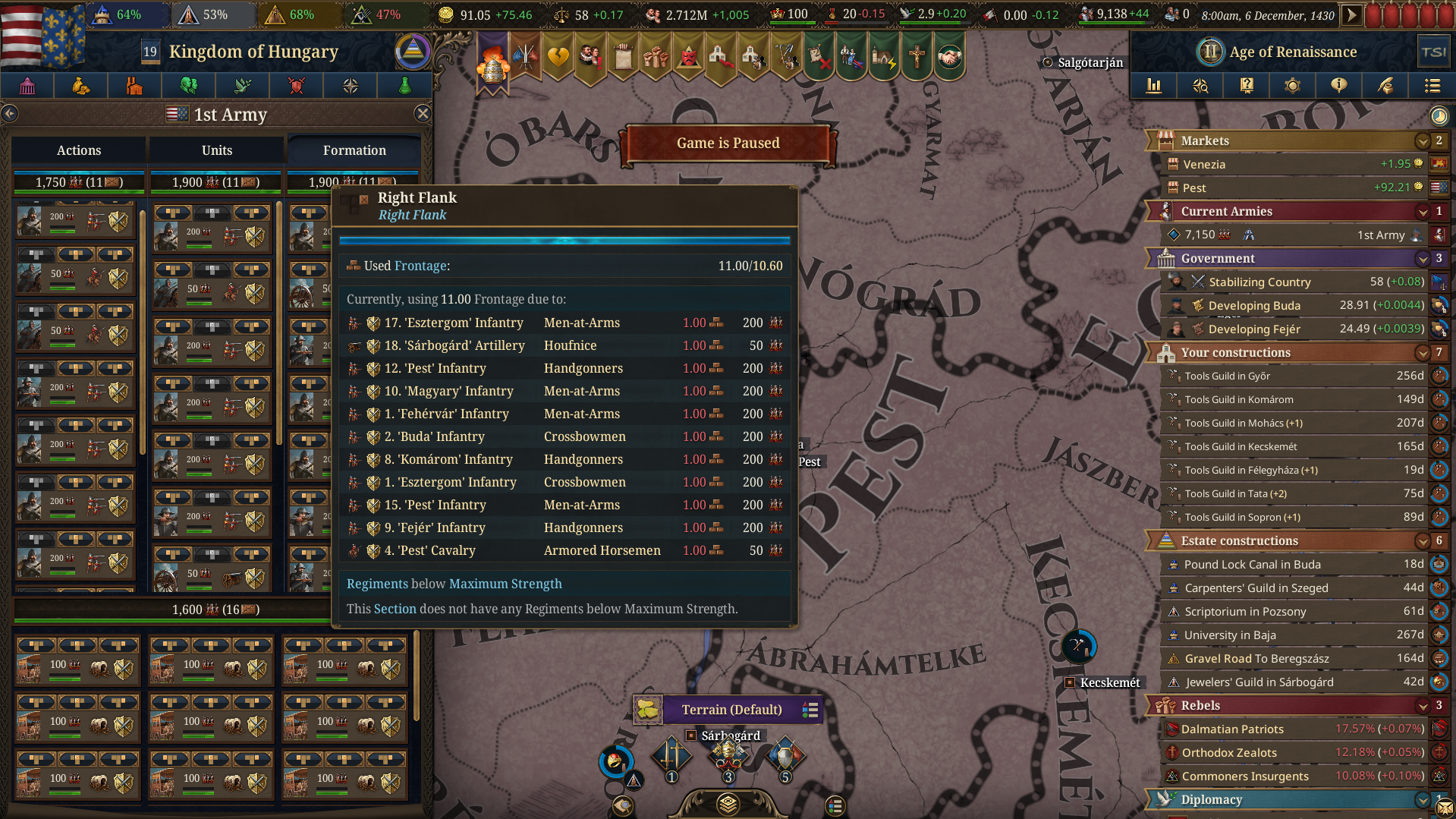This screenshot has width=1456, height=819.
Task: Collapse the Markets section
Action: (1422, 140)
